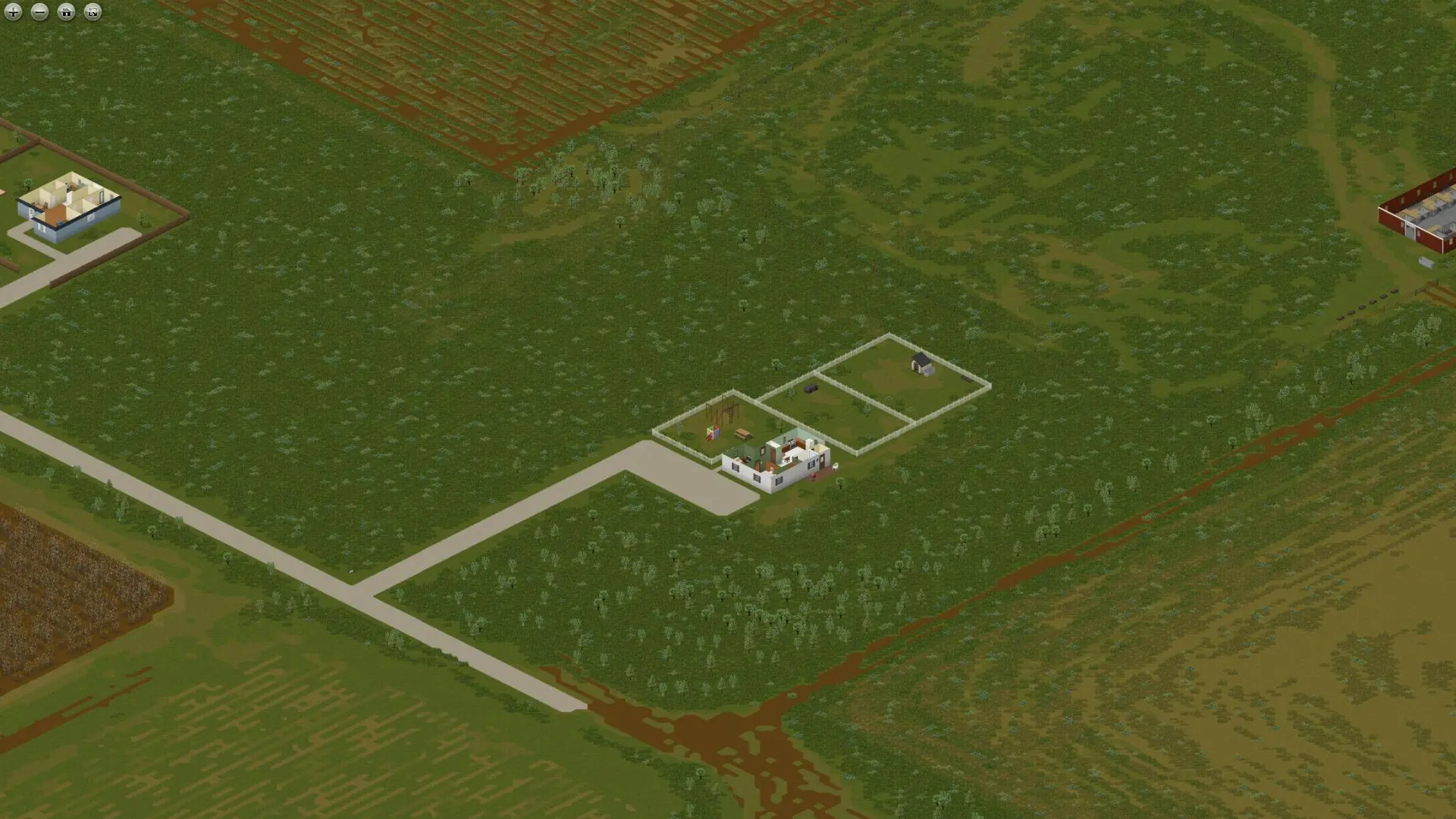1456x819 pixels.
Task: Click the dark car parked inside the fence
Action: pos(811,388)
